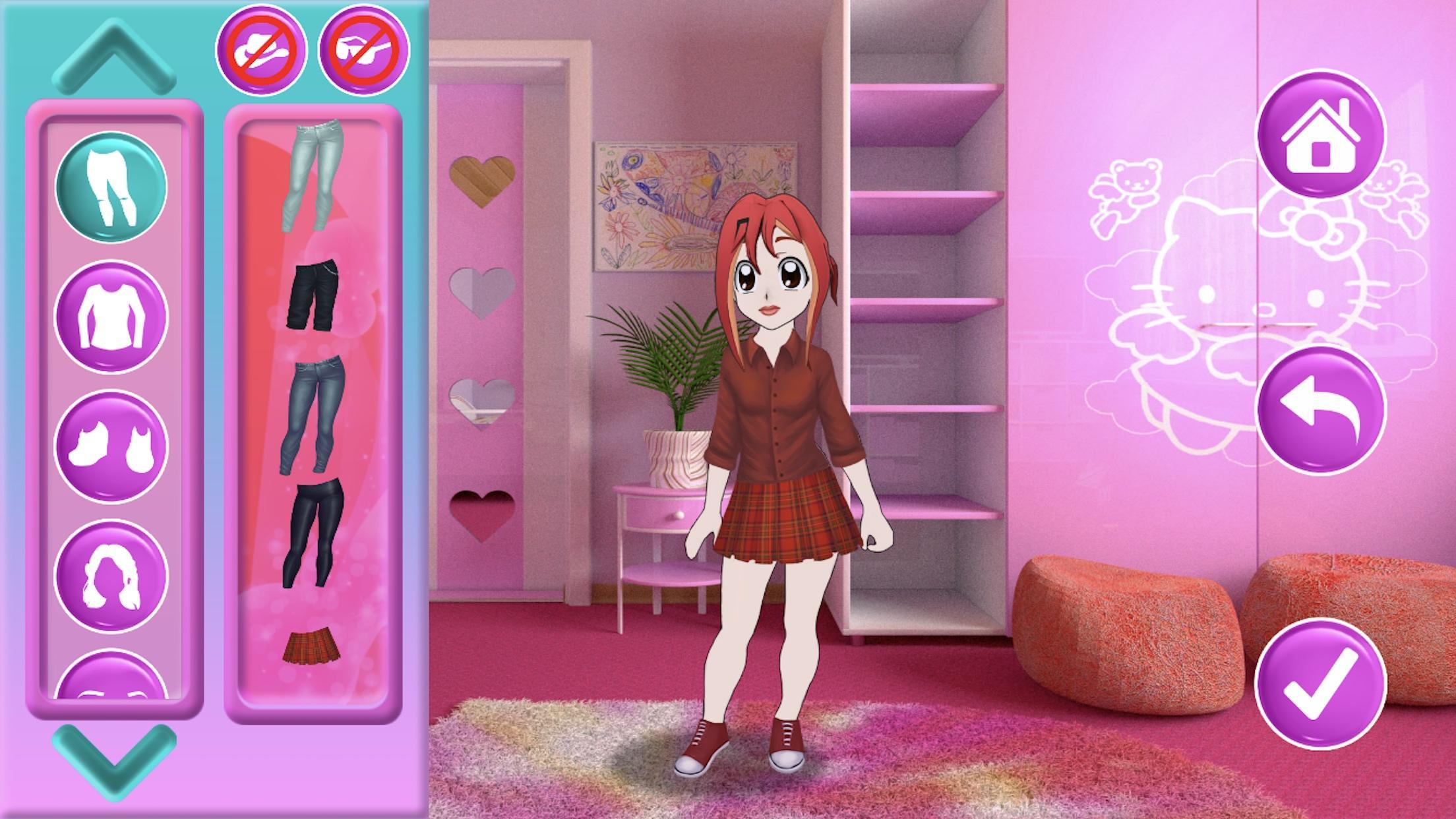Toggle off the sunglasses accessory
The width and height of the screenshot is (1456, 819).
[x=361, y=53]
